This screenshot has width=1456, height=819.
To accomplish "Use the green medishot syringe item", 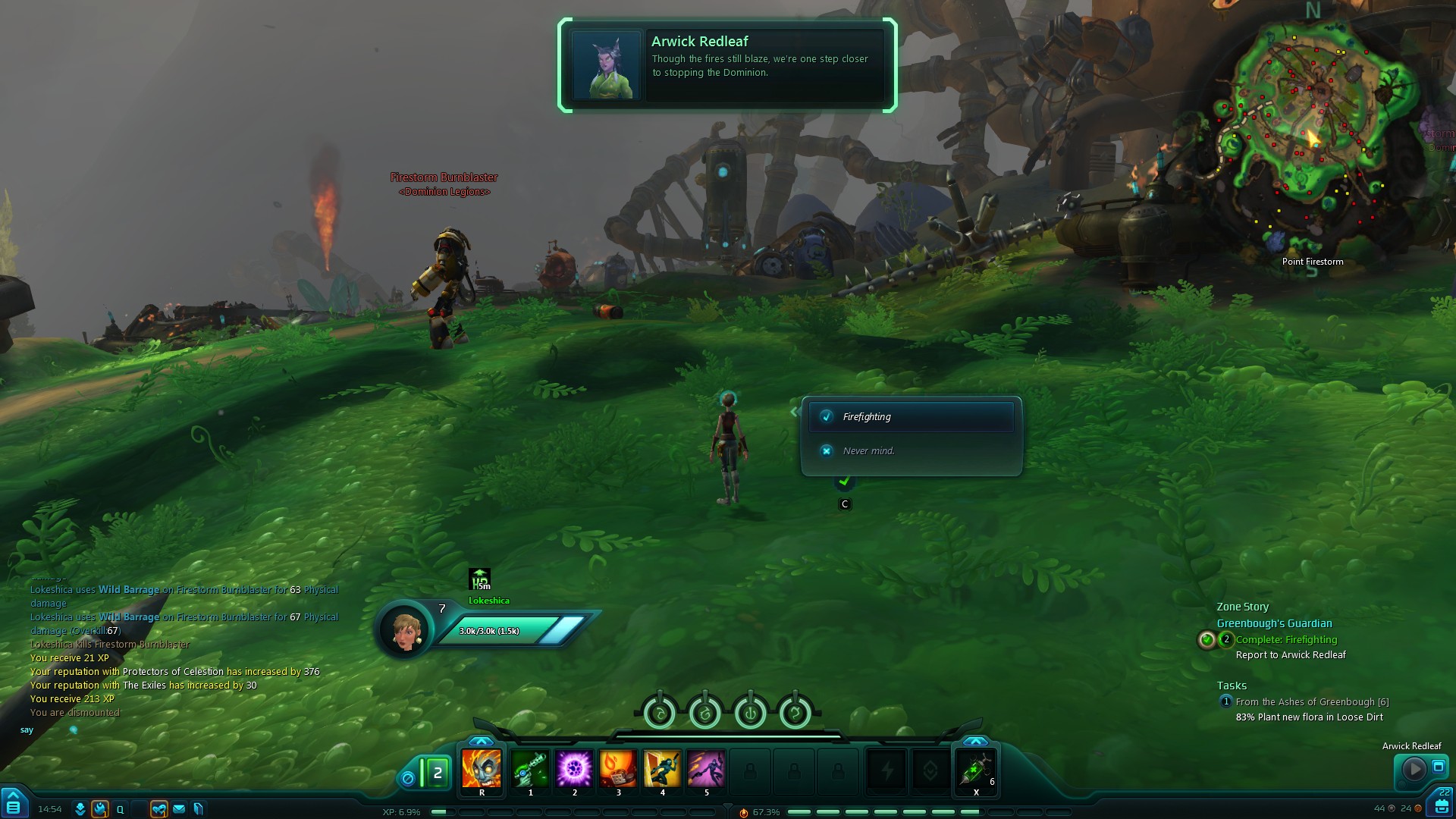I will click(975, 770).
